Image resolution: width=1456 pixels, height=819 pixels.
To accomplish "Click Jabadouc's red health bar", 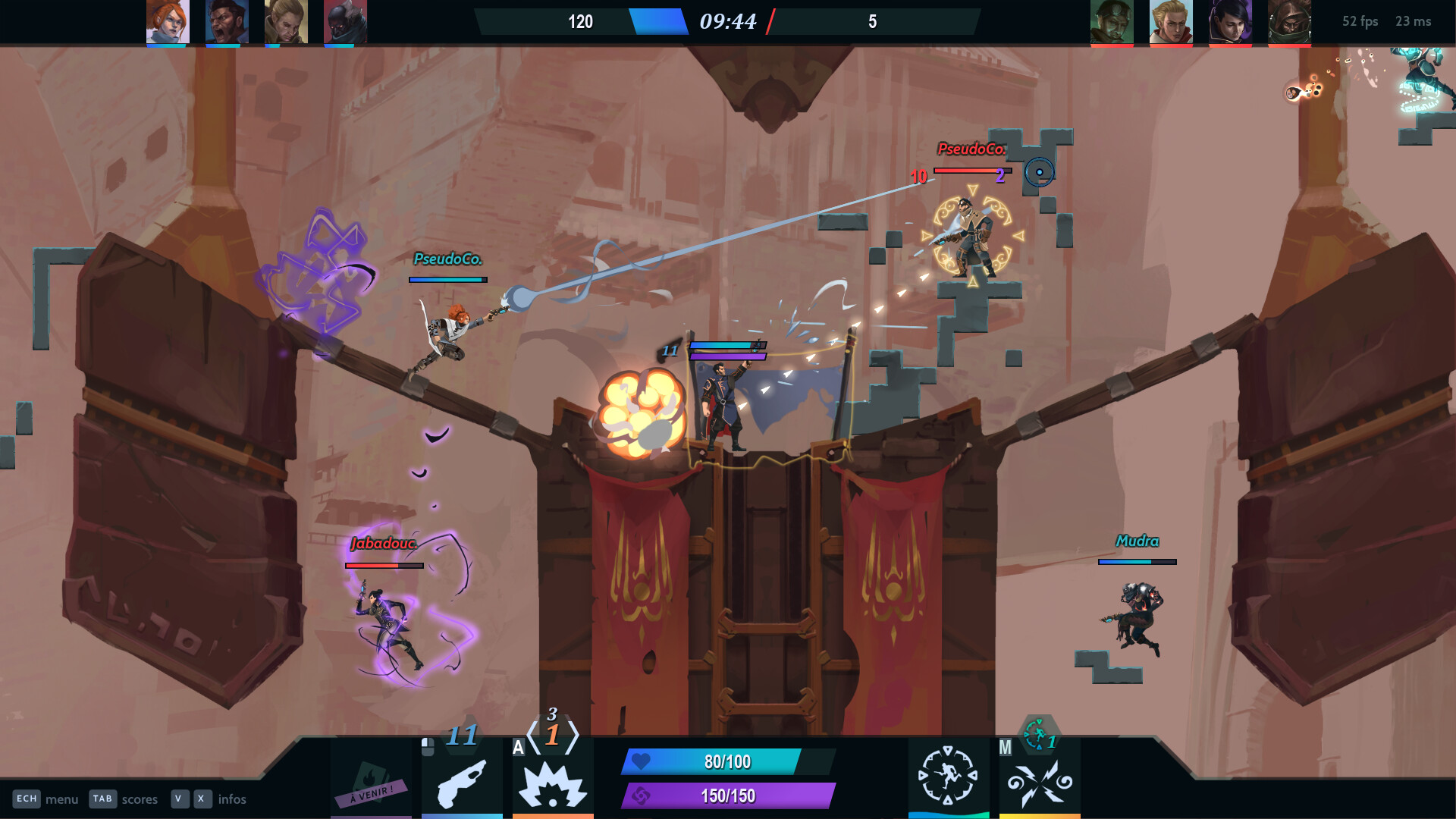I will click(383, 566).
